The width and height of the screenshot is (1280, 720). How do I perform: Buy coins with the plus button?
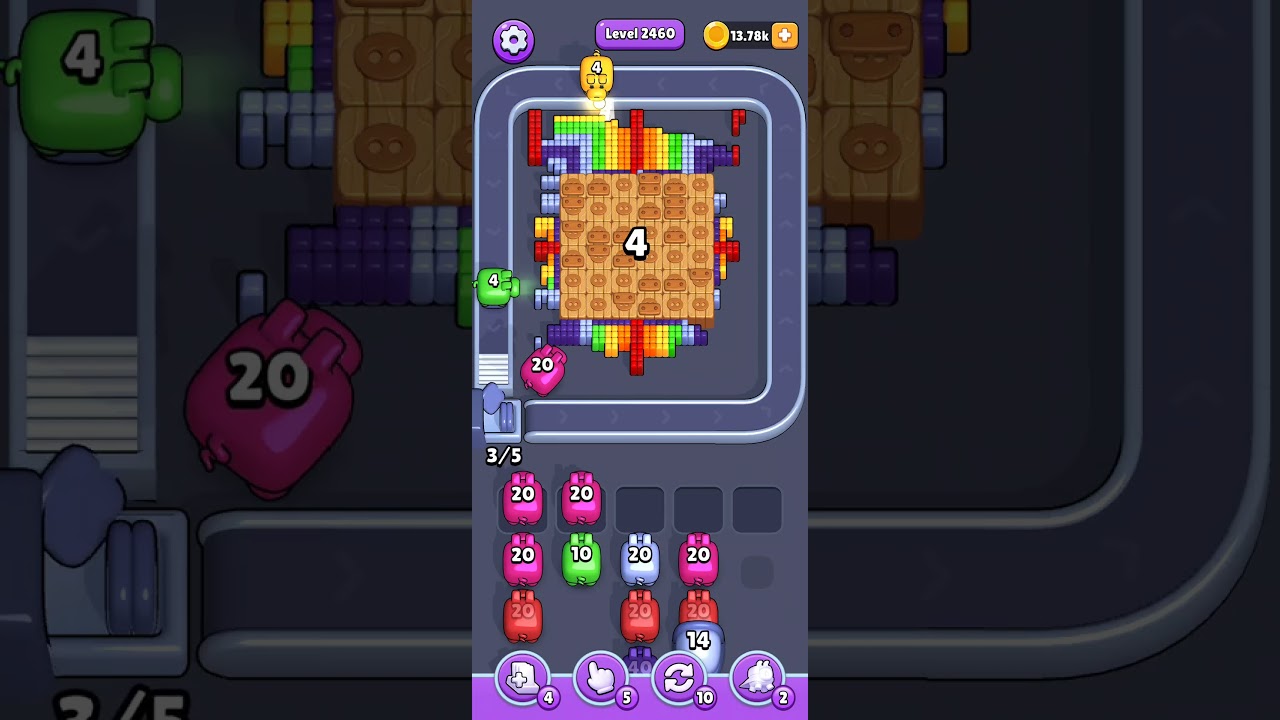(x=783, y=36)
